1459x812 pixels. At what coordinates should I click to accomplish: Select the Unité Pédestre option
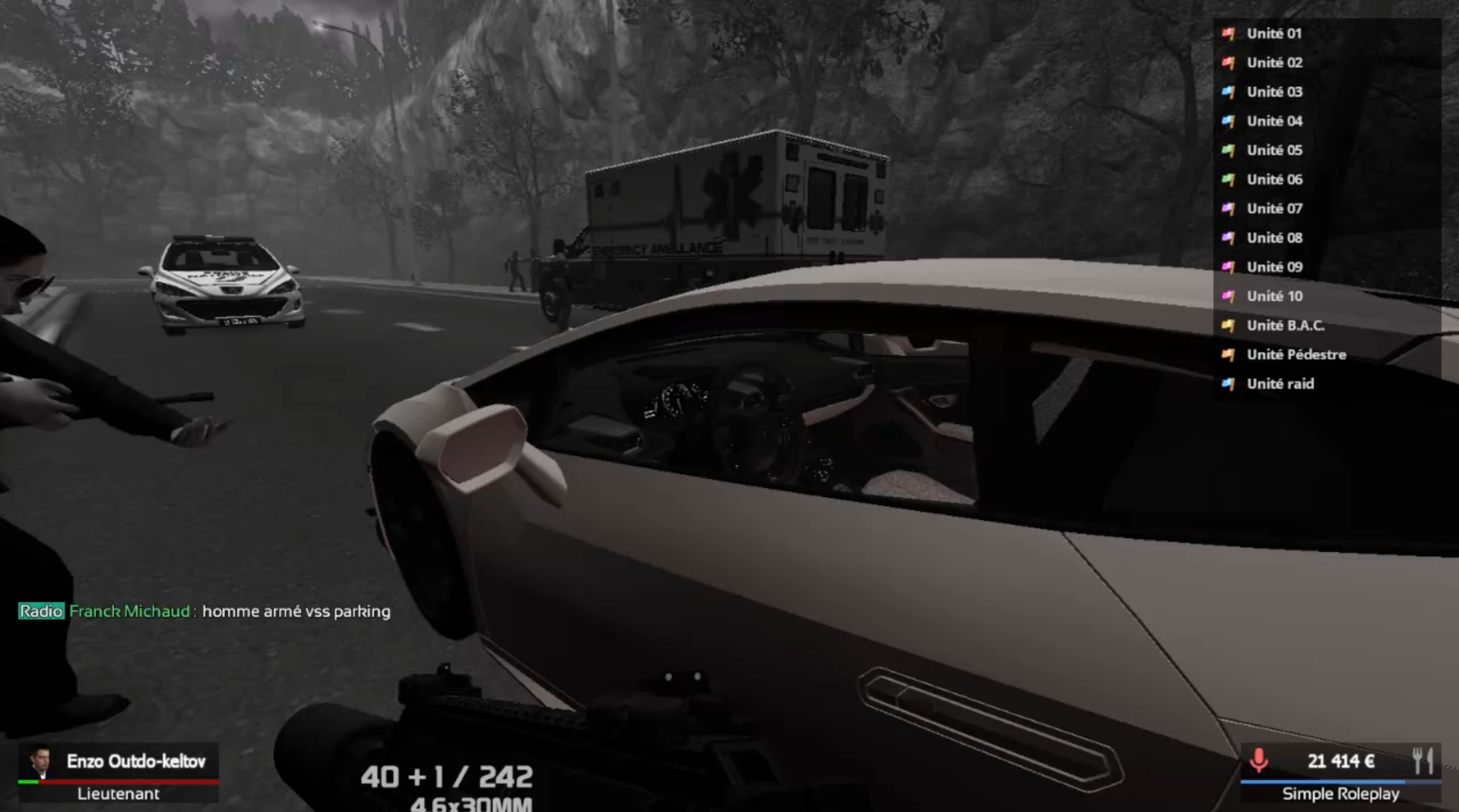pos(1296,355)
